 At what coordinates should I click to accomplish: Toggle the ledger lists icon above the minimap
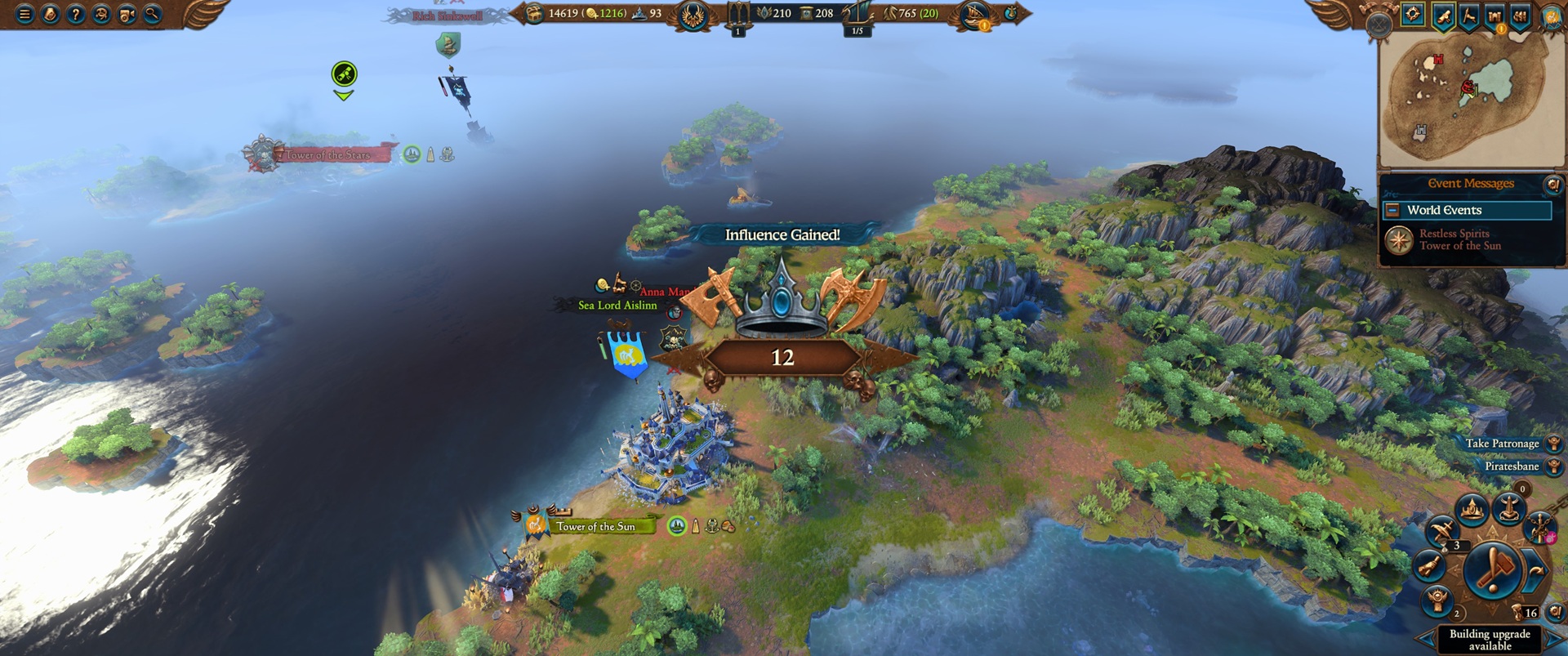pos(1520,16)
